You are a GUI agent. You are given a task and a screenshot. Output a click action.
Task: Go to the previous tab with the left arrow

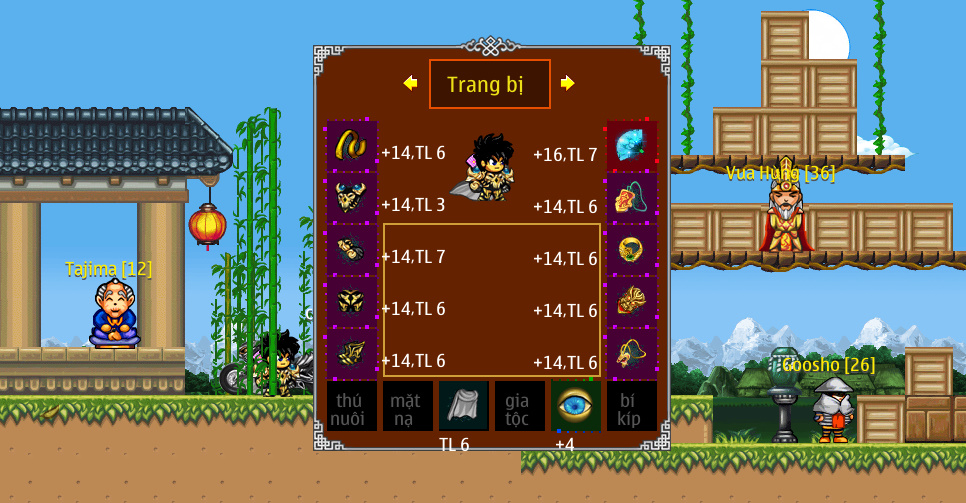point(410,83)
